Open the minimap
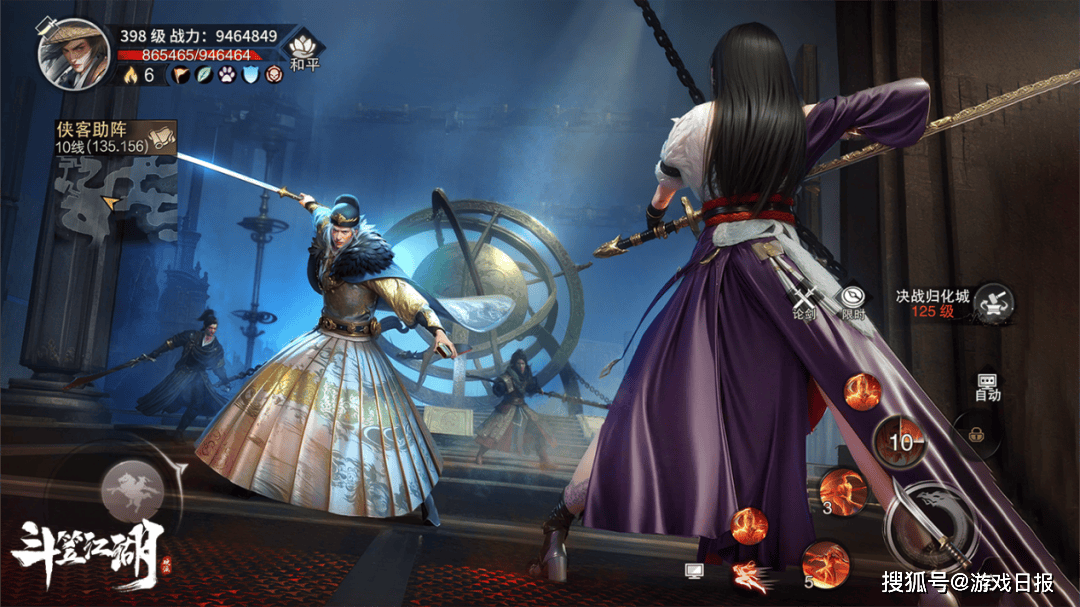 [117, 198]
